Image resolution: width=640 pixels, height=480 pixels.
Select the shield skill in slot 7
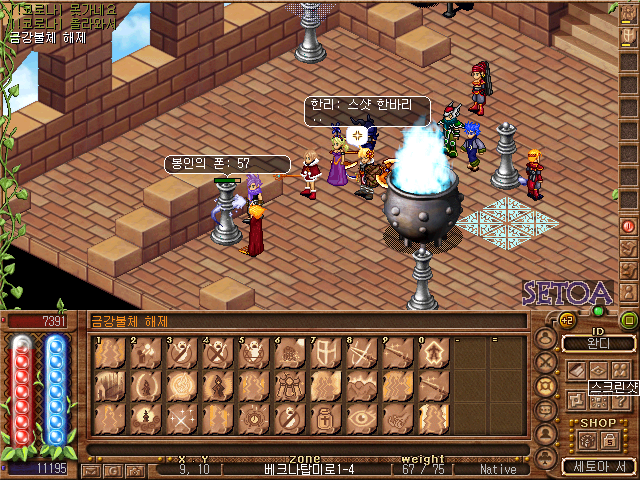324,353
